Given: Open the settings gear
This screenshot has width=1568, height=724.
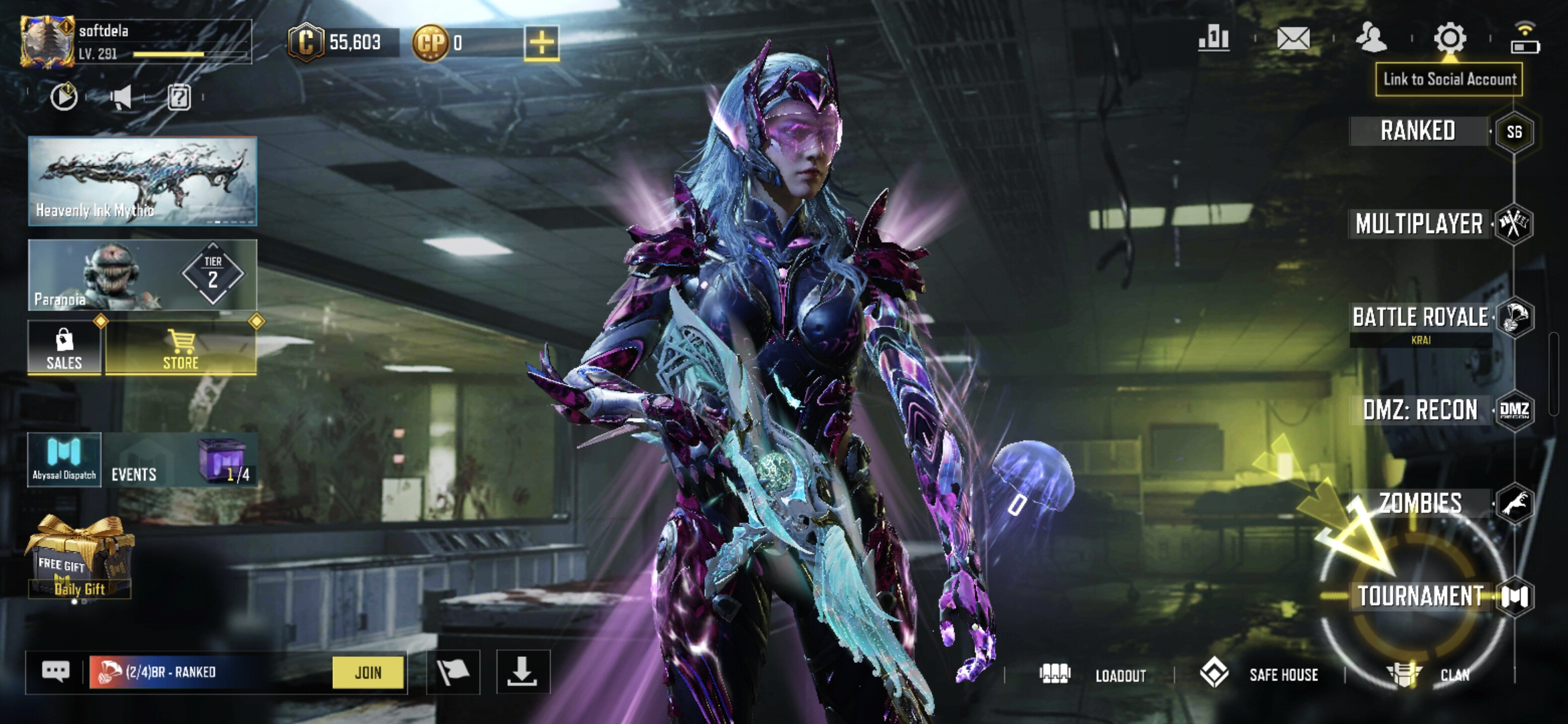Looking at the screenshot, I should pyautogui.click(x=1449, y=38).
